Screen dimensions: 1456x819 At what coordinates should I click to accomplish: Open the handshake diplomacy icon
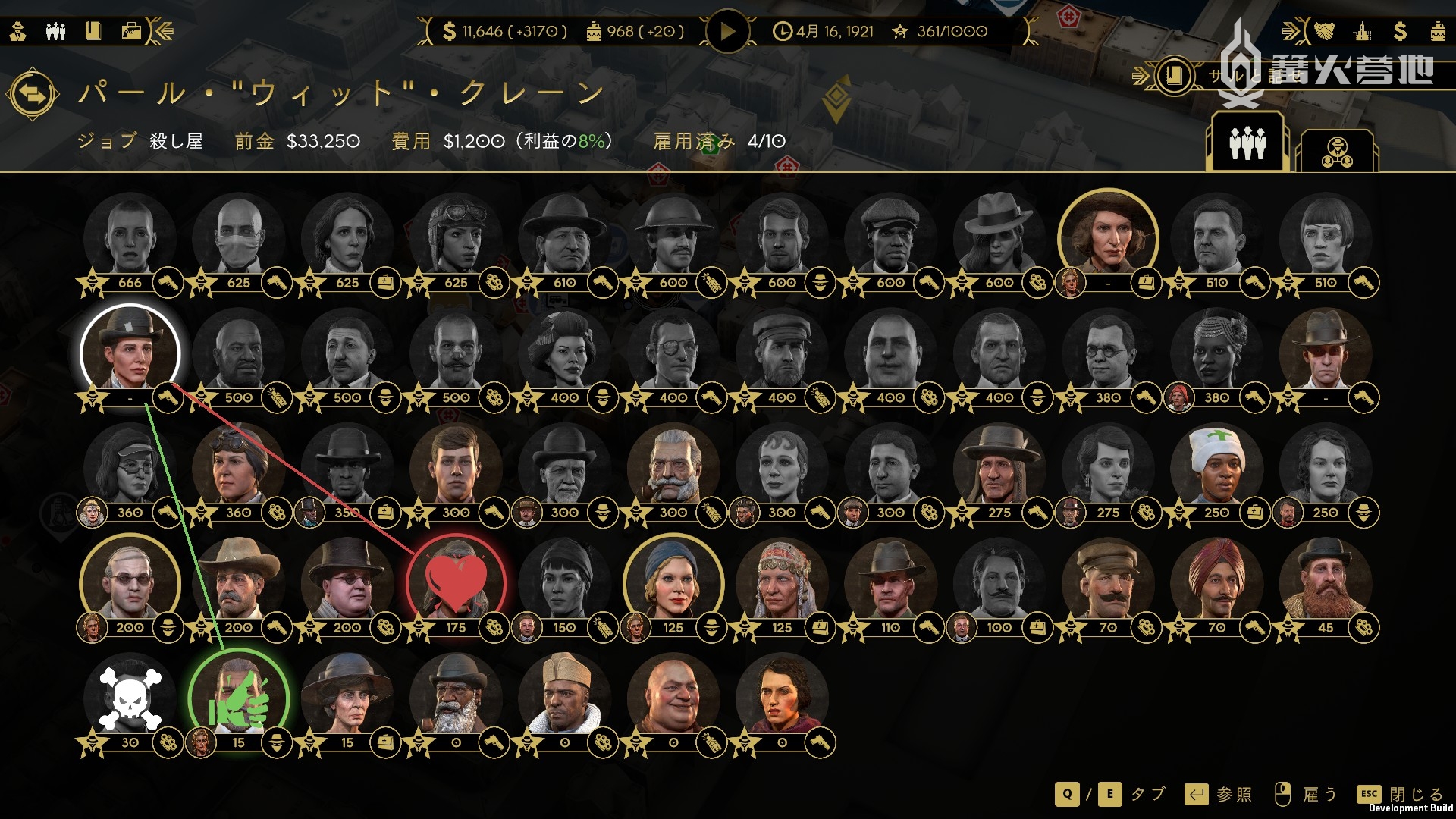[x=1324, y=32]
